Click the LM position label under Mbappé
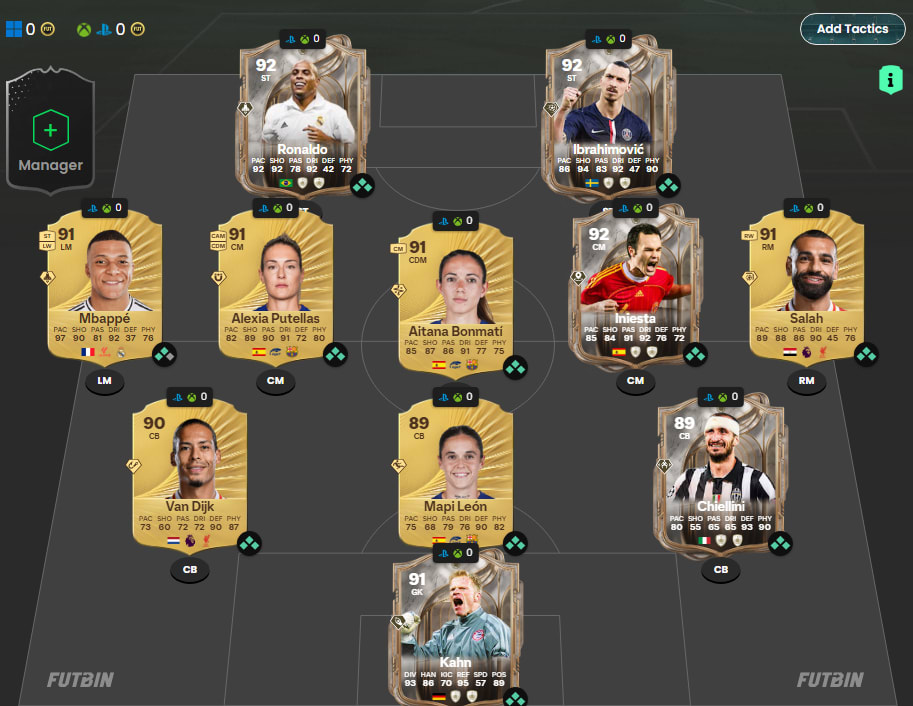913x706 pixels. [x=105, y=381]
